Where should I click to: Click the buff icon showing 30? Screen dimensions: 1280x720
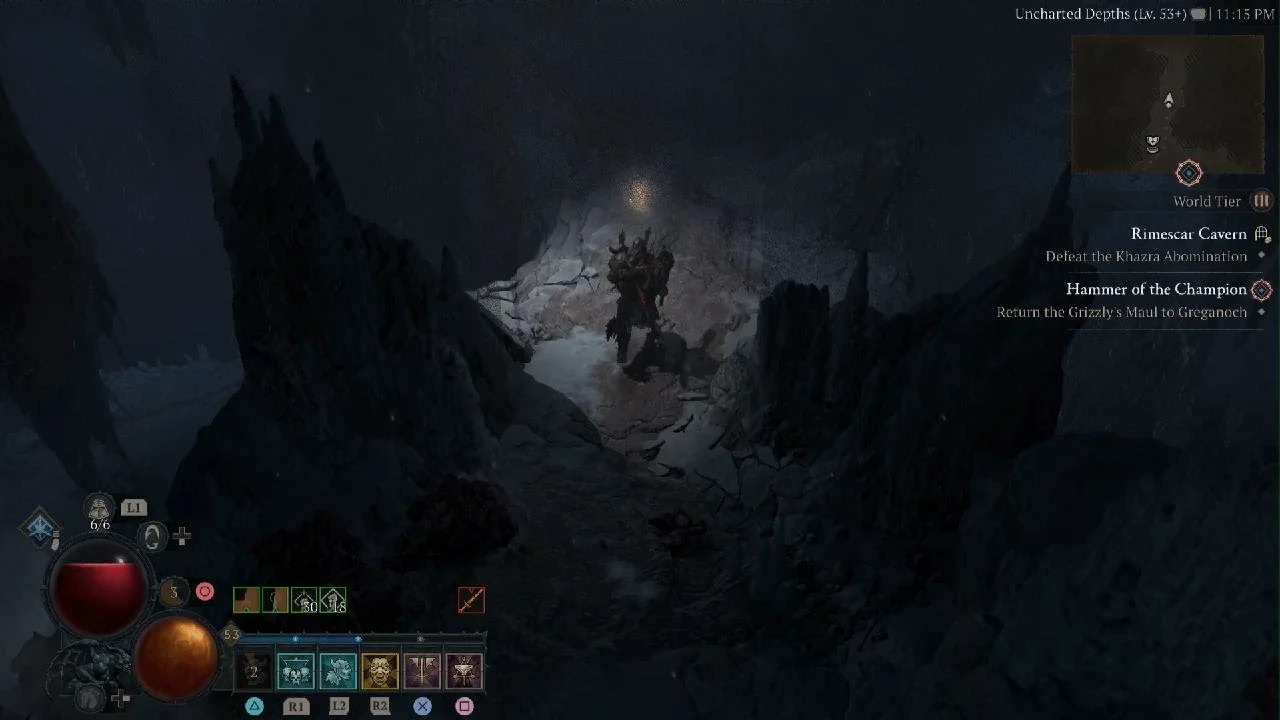pyautogui.click(x=304, y=600)
